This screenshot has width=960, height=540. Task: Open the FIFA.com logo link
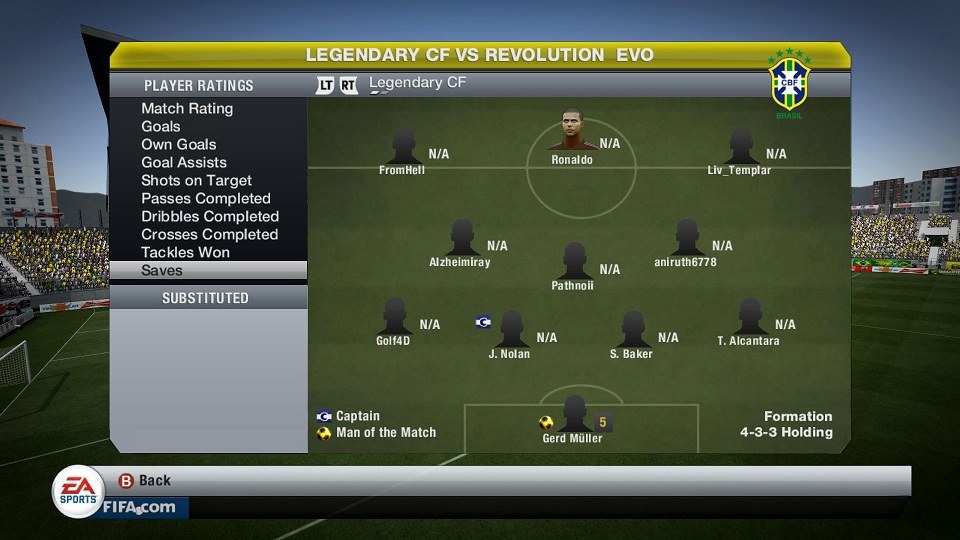[139, 507]
